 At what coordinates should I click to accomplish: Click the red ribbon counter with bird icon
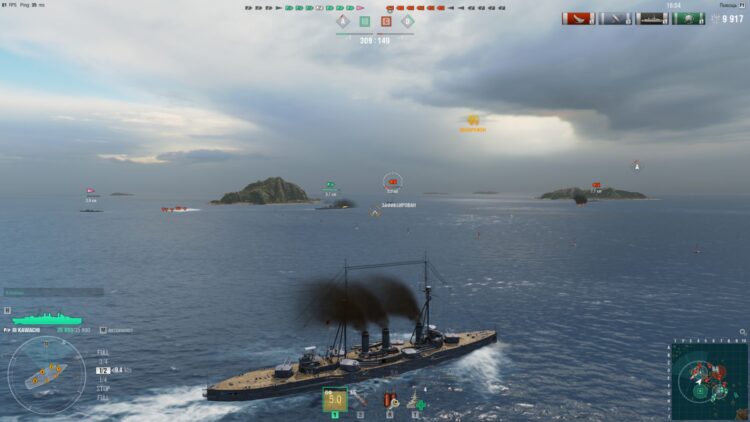pyautogui.click(x=578, y=18)
